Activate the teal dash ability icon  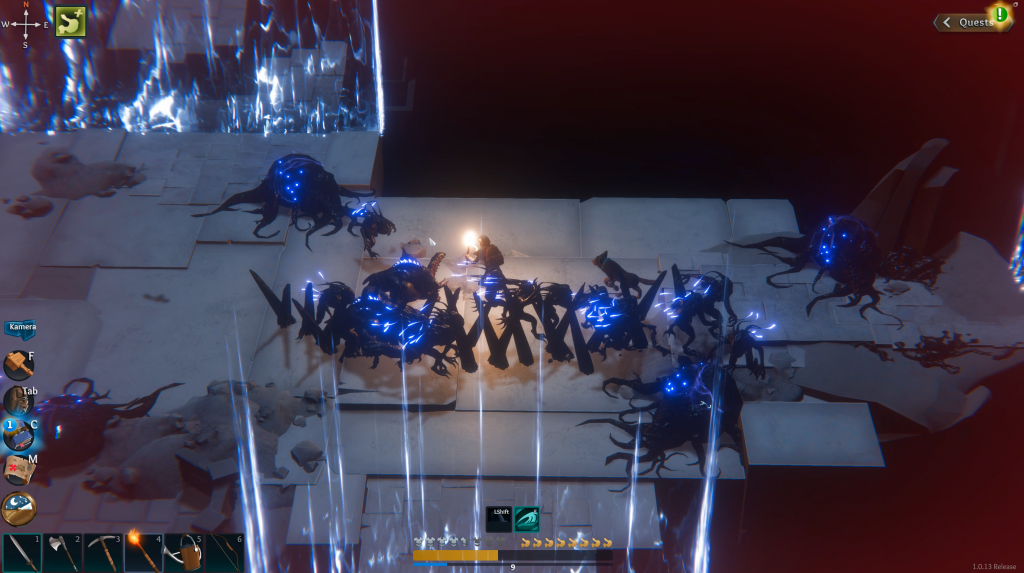click(x=526, y=519)
